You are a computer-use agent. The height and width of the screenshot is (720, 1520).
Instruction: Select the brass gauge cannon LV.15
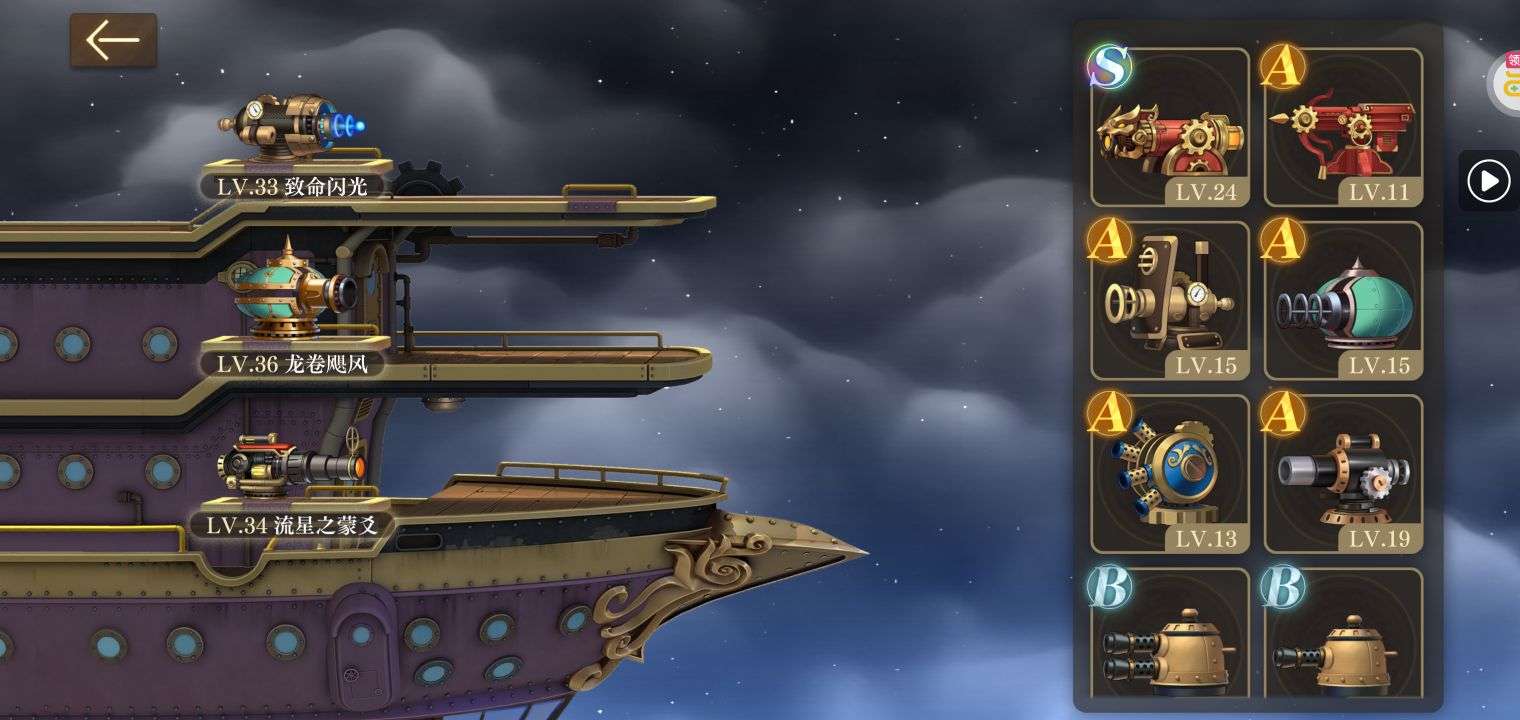click(1170, 300)
